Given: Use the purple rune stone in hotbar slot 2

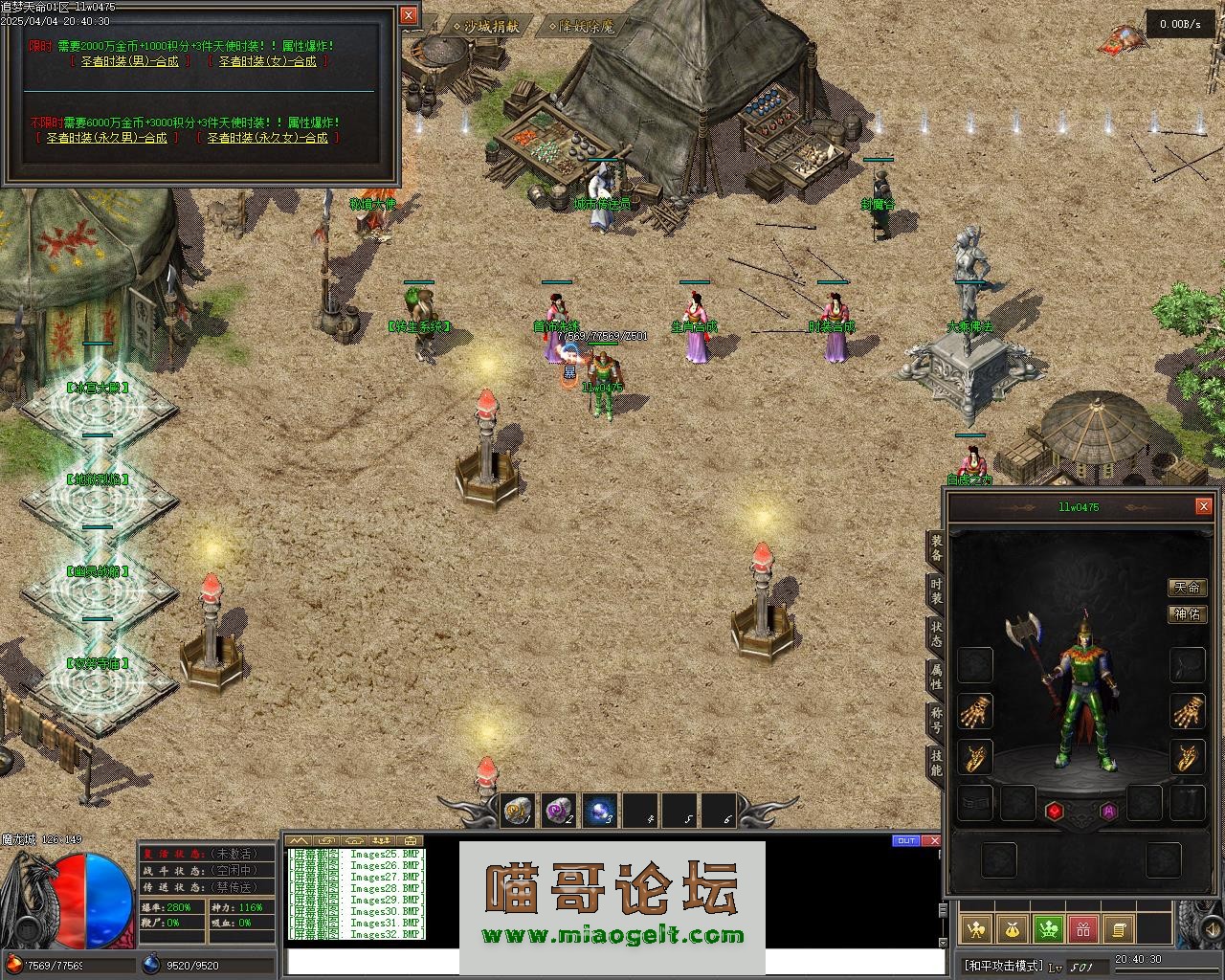Looking at the screenshot, I should [x=558, y=811].
